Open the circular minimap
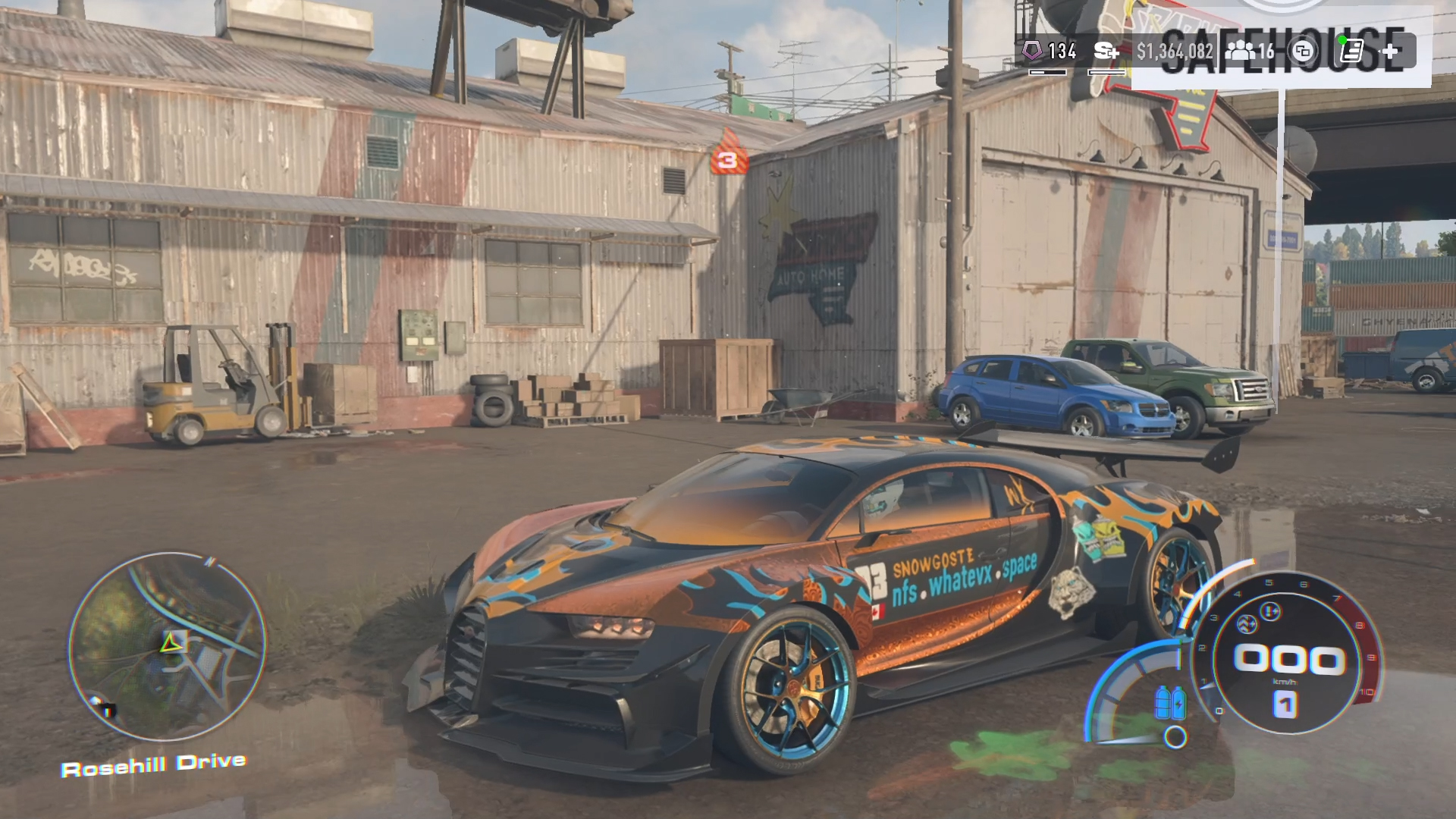Image resolution: width=1456 pixels, height=819 pixels. pos(168,647)
